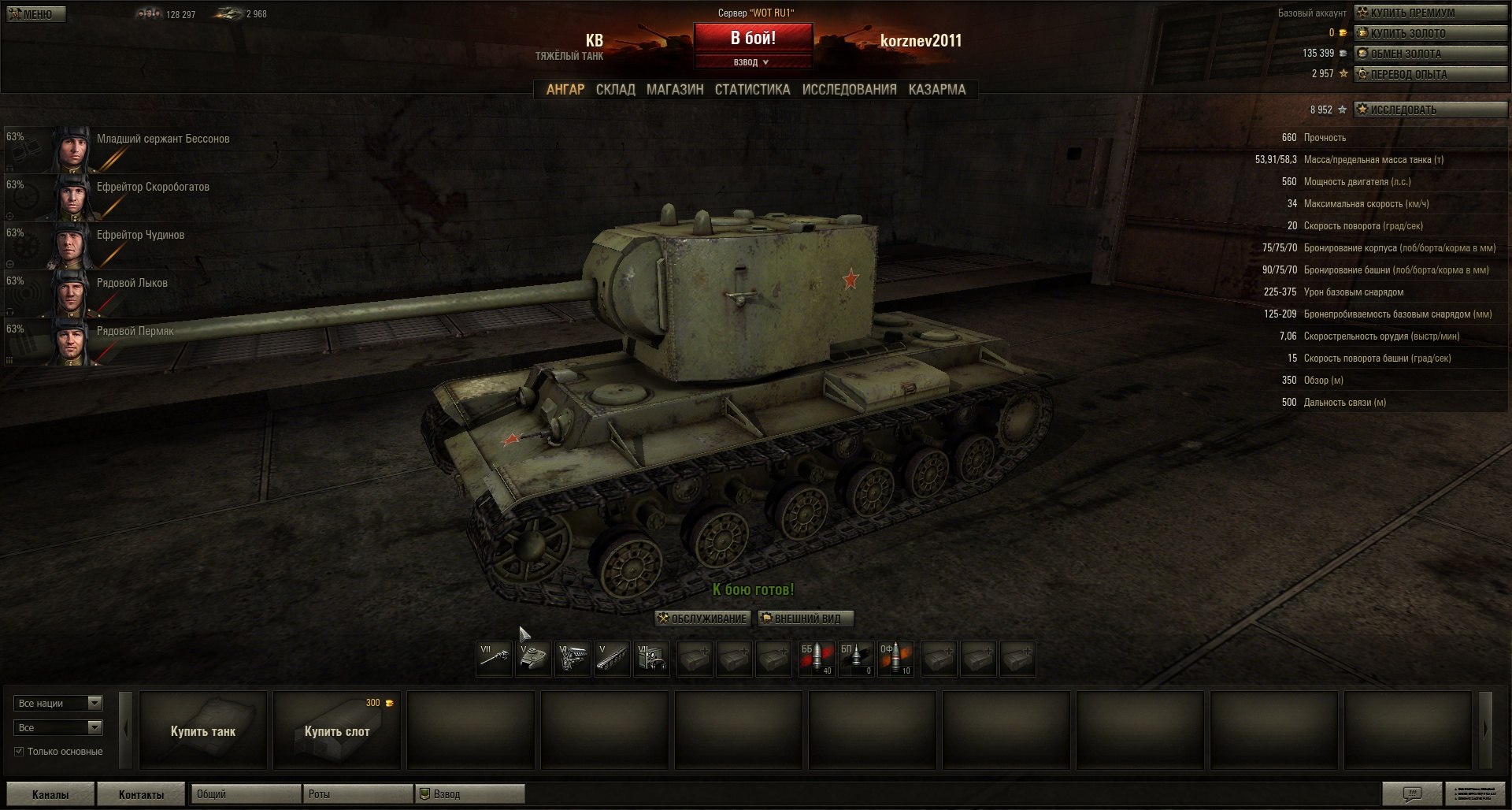
Task: Click the ИССЛЕДОВАТЬ research button
Action: click(x=1429, y=110)
